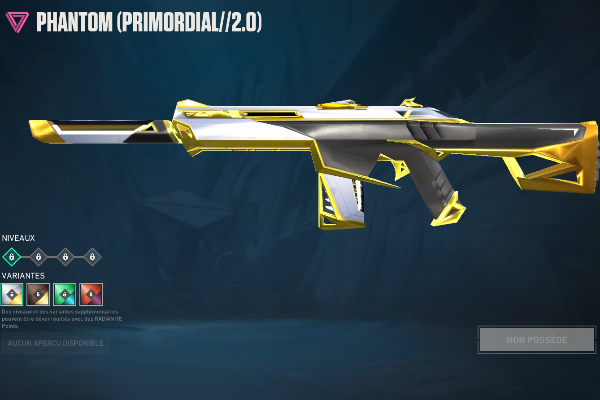Click the NON POSSÉDÉ button
Viewport: 600px width, 400px height.
(x=536, y=339)
